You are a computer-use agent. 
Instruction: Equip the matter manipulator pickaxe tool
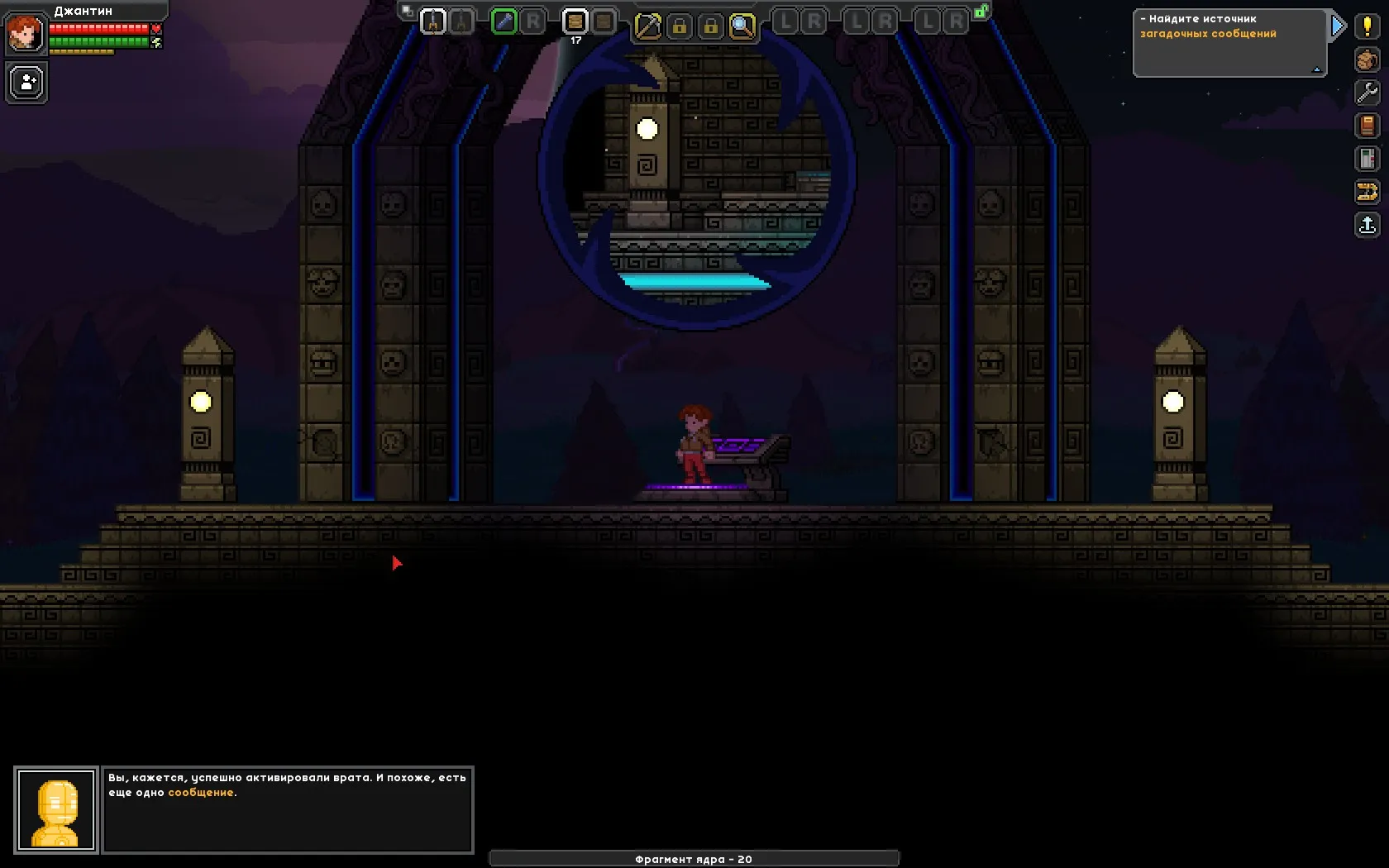(647, 26)
